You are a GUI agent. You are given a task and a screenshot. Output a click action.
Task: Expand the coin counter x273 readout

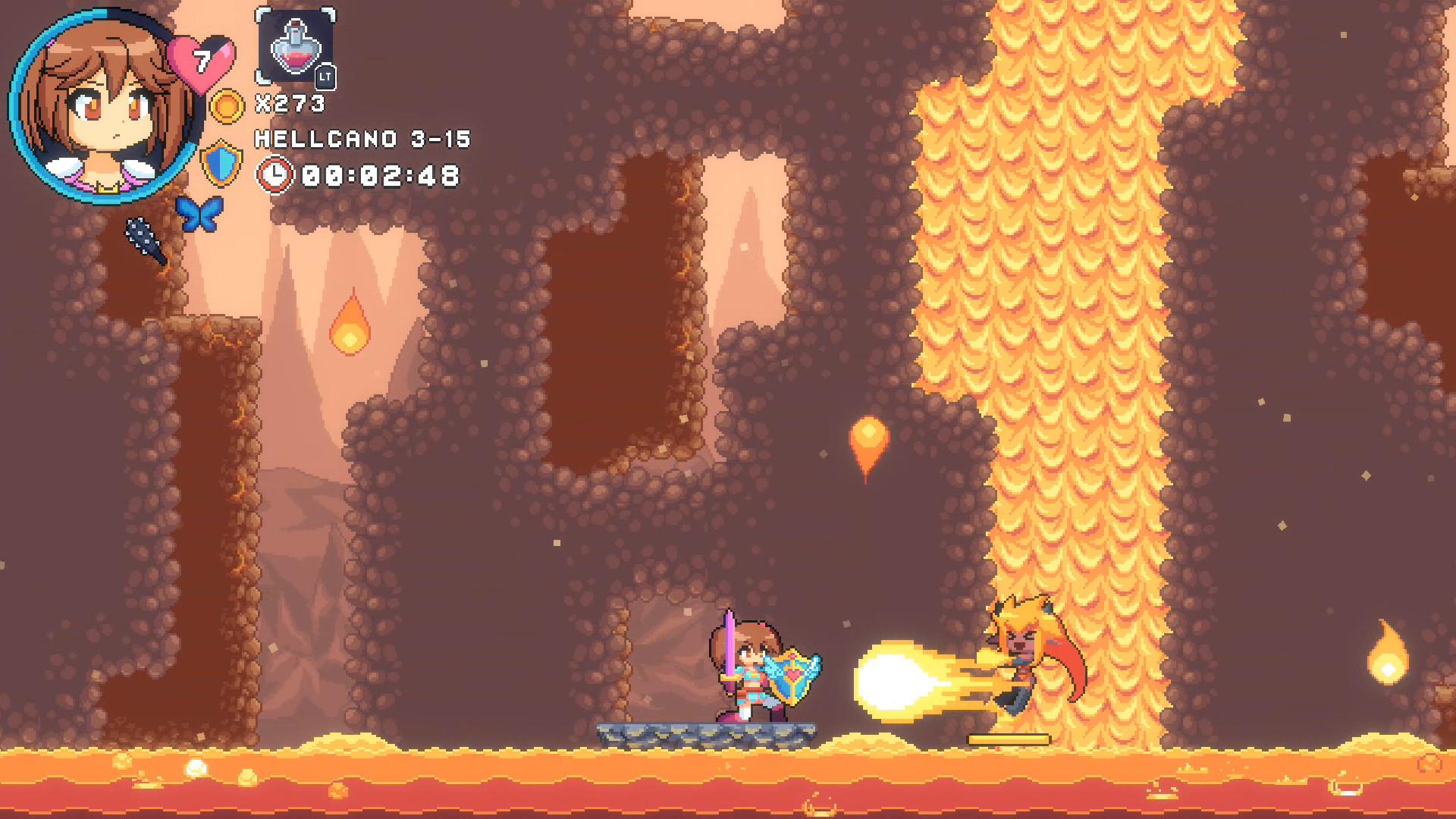[x=290, y=101]
